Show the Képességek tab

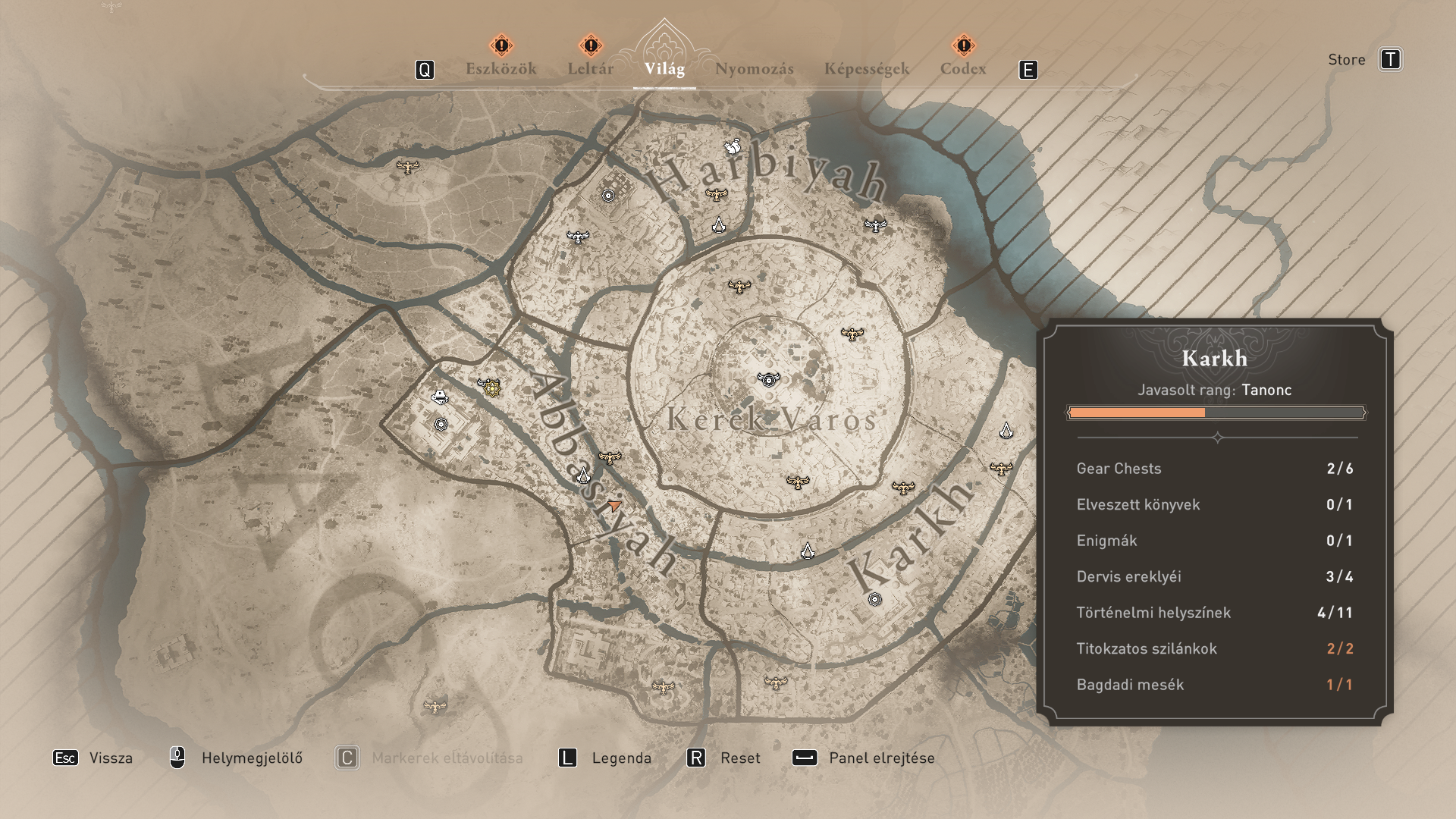tap(866, 69)
